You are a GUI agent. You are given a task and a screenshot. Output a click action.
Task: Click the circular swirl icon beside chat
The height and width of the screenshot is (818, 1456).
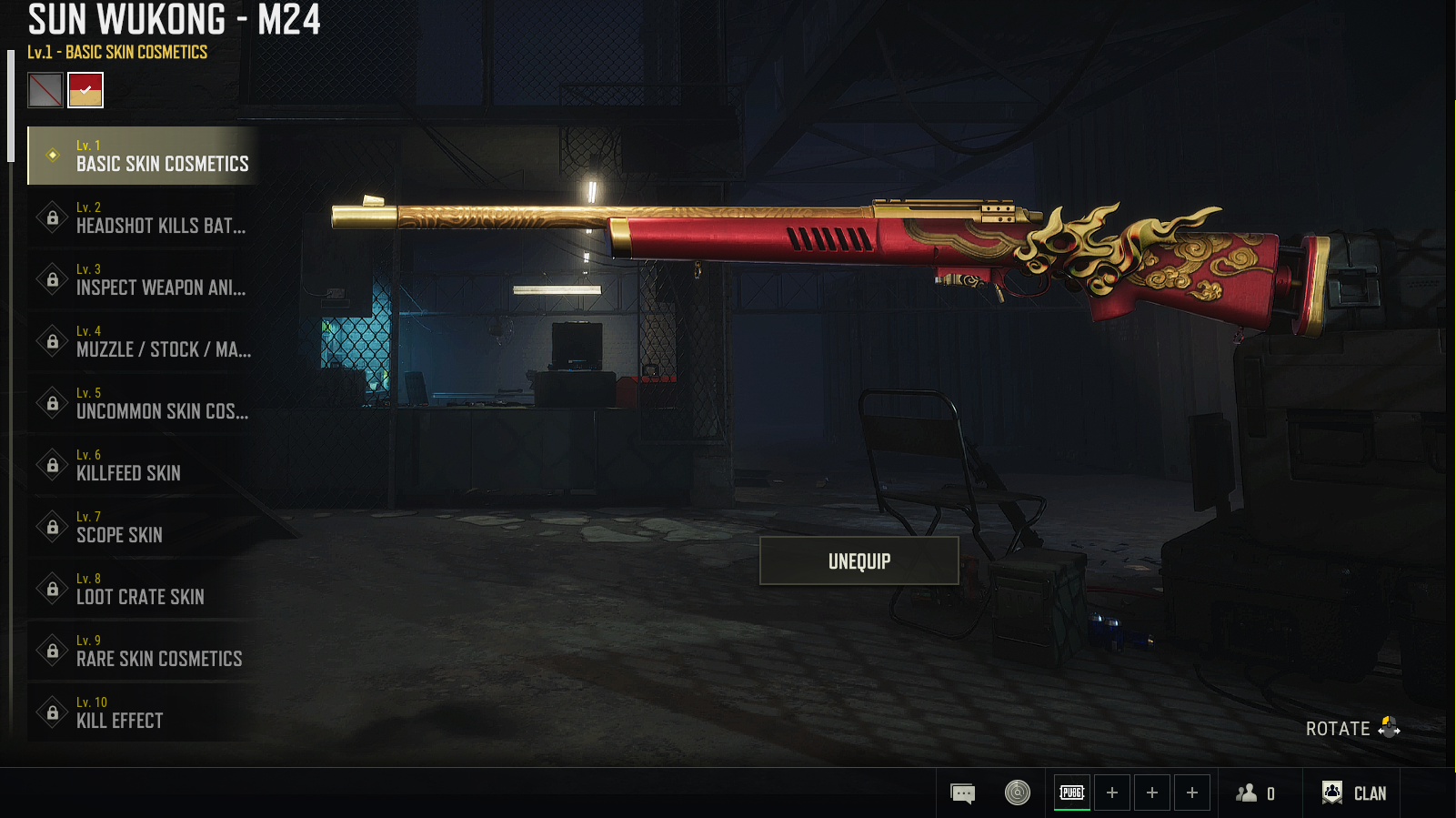click(x=1018, y=793)
